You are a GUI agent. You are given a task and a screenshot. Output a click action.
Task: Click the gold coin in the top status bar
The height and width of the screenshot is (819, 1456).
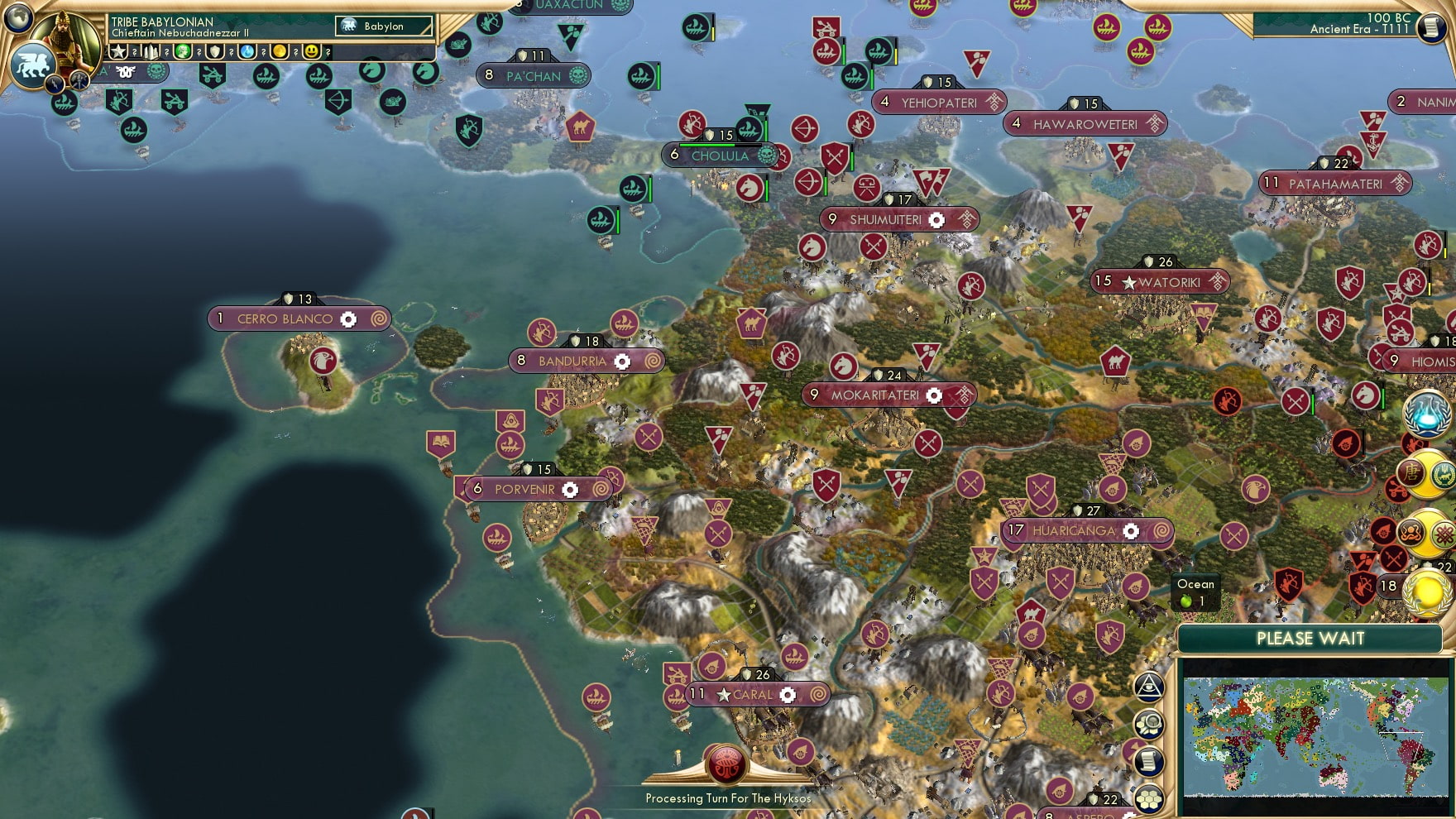(281, 51)
